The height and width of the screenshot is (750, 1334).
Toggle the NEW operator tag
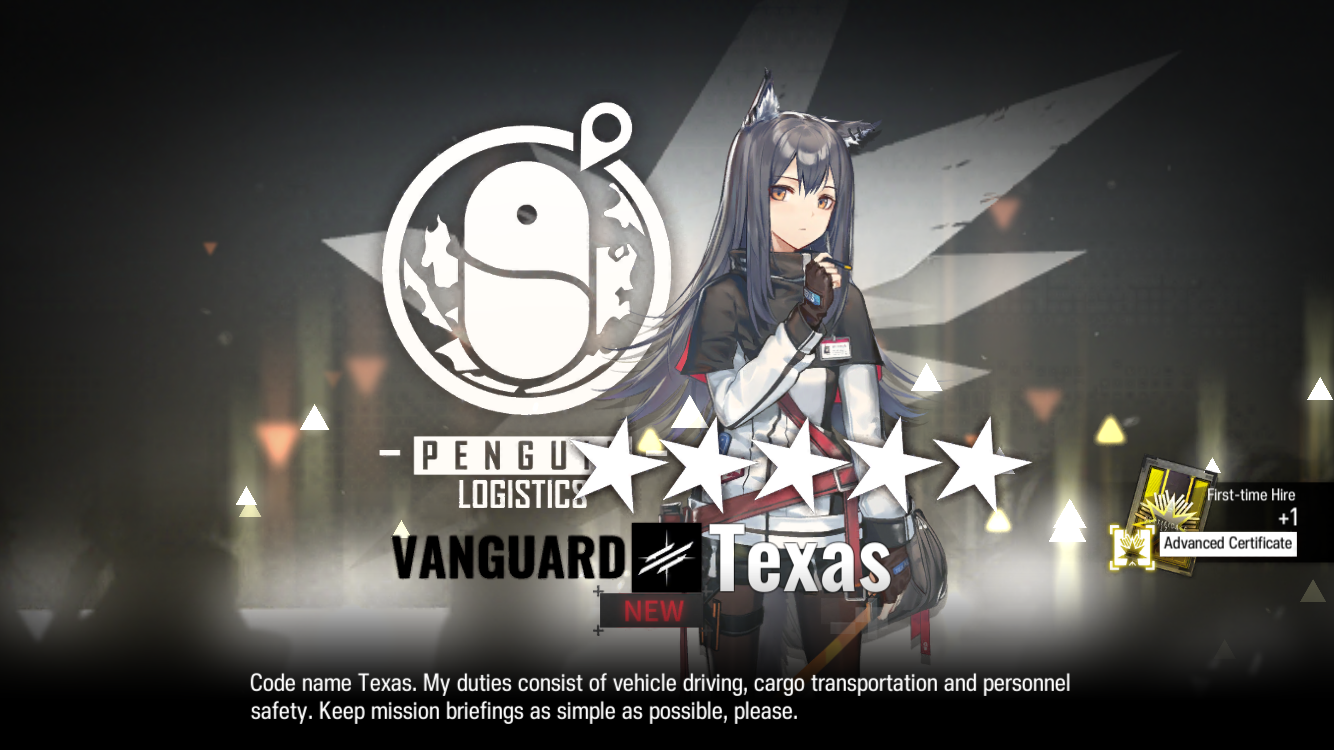pyautogui.click(x=655, y=612)
